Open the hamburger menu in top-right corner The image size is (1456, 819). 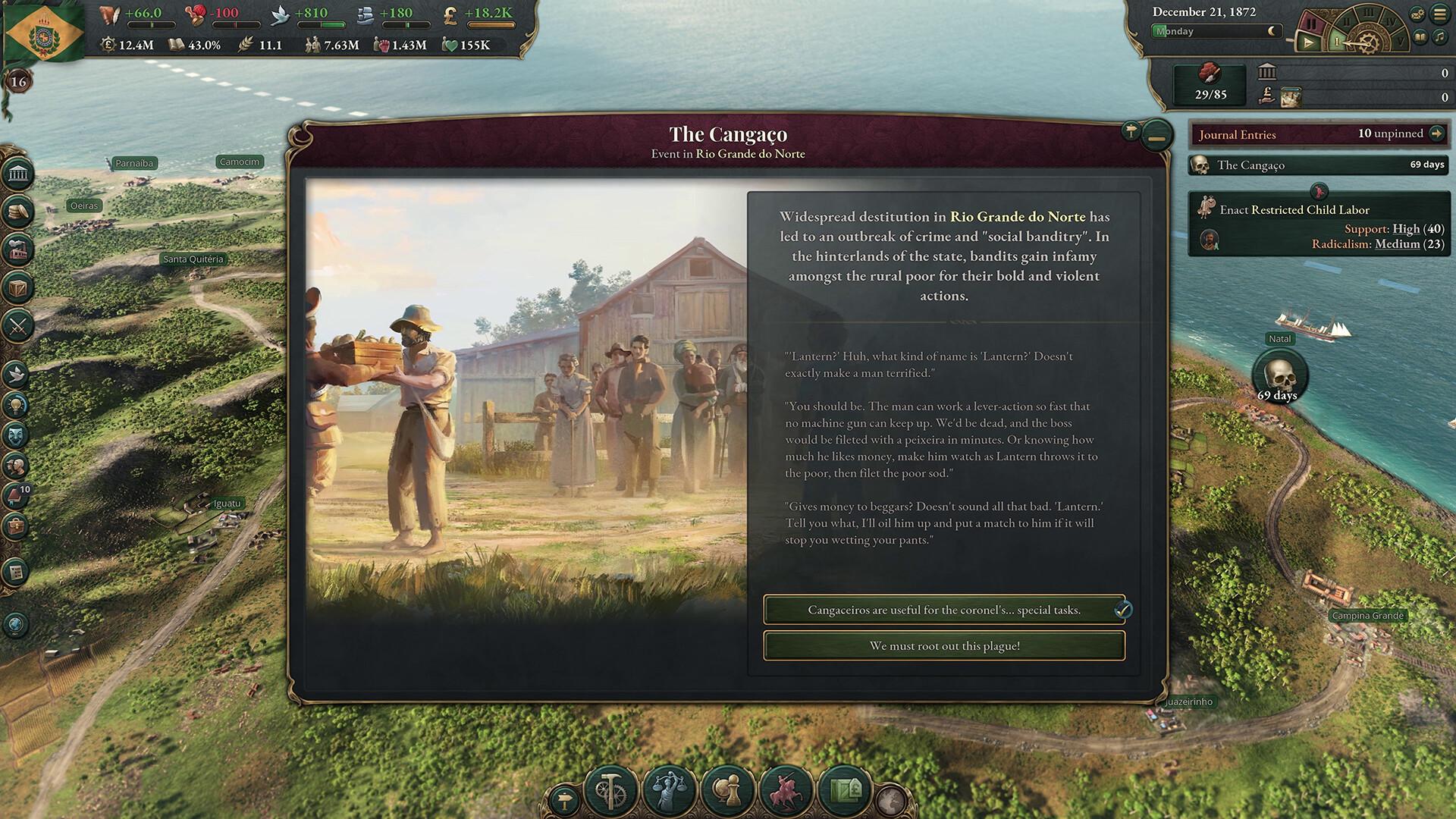1440,14
